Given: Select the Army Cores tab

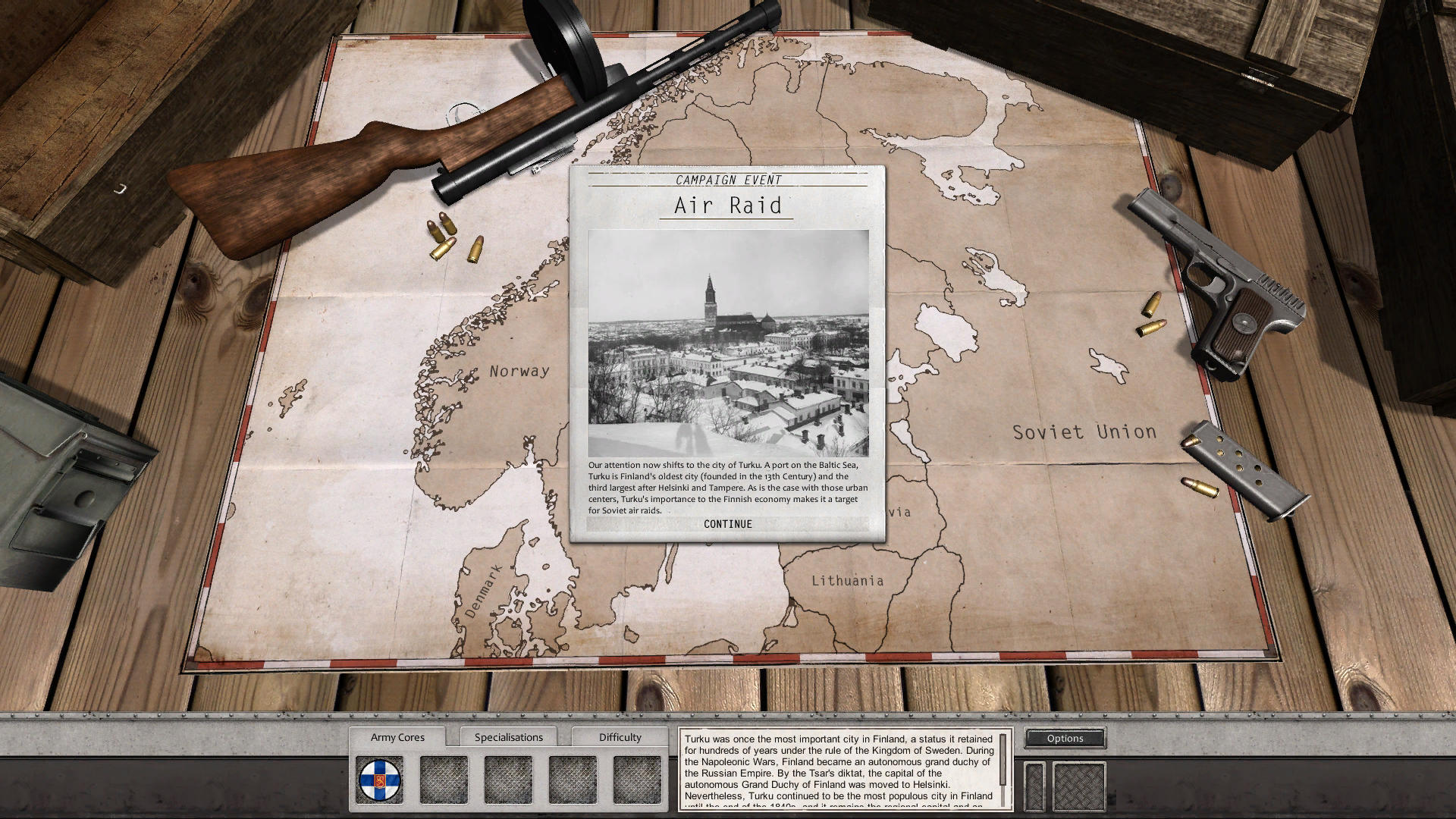Looking at the screenshot, I should [x=398, y=736].
